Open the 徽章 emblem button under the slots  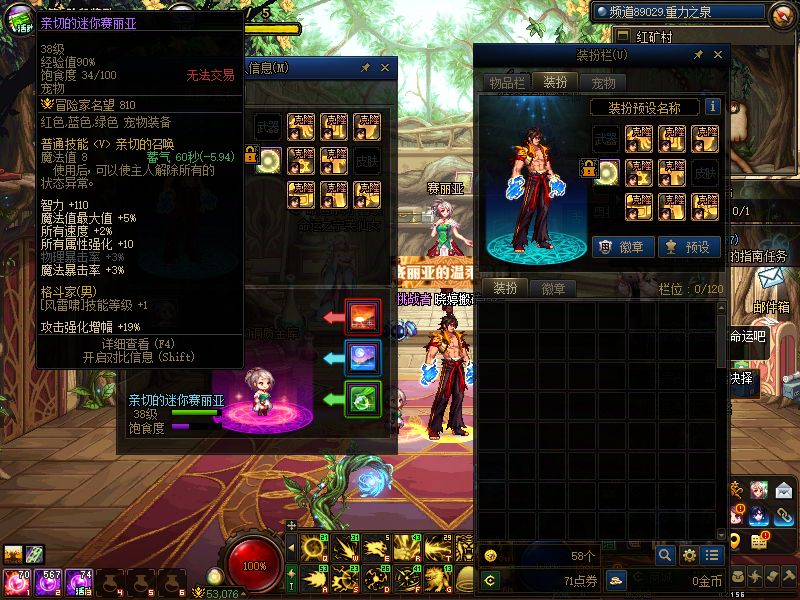pos(618,246)
